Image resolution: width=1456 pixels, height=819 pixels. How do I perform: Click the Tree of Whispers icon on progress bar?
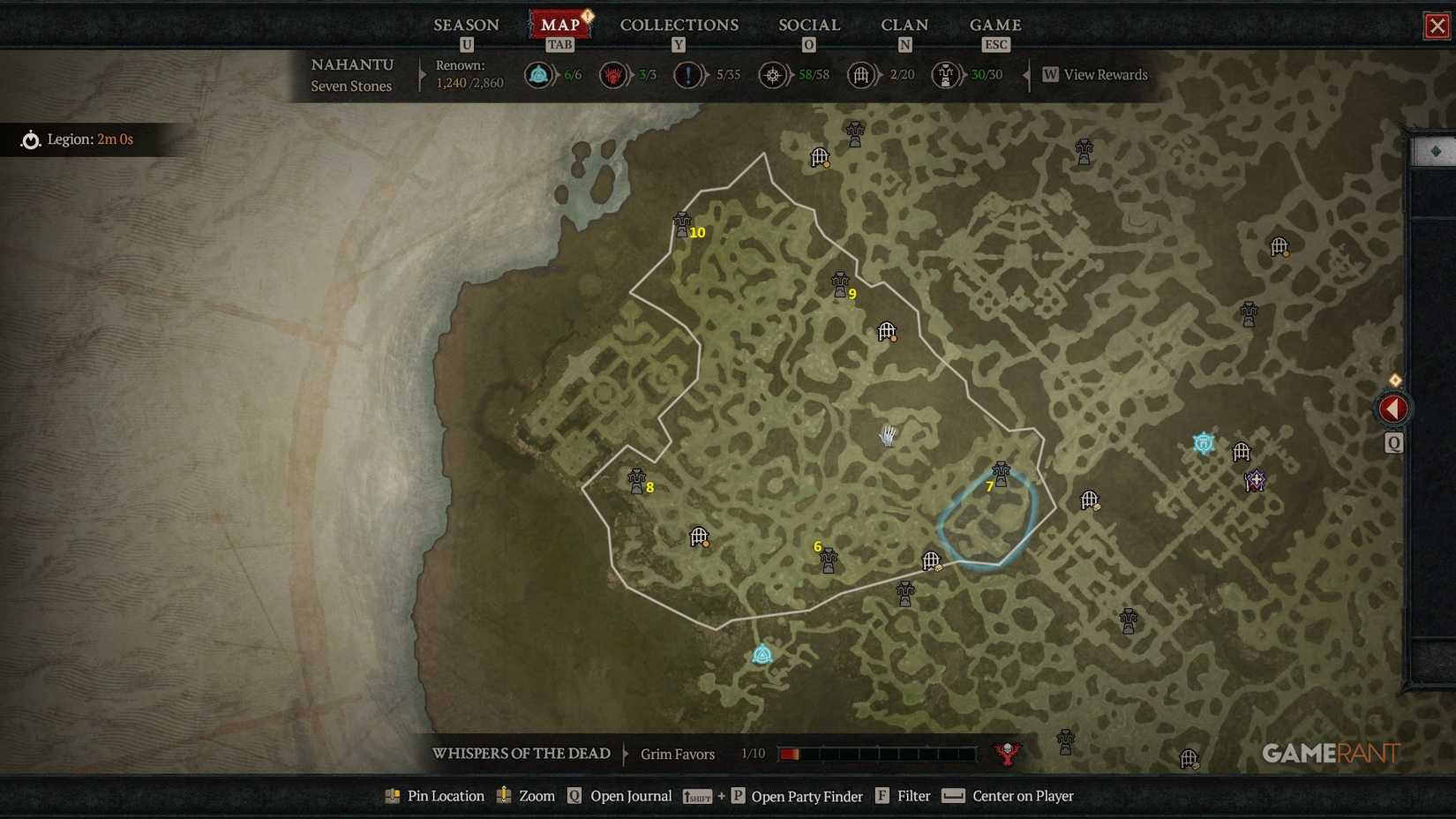[1007, 754]
